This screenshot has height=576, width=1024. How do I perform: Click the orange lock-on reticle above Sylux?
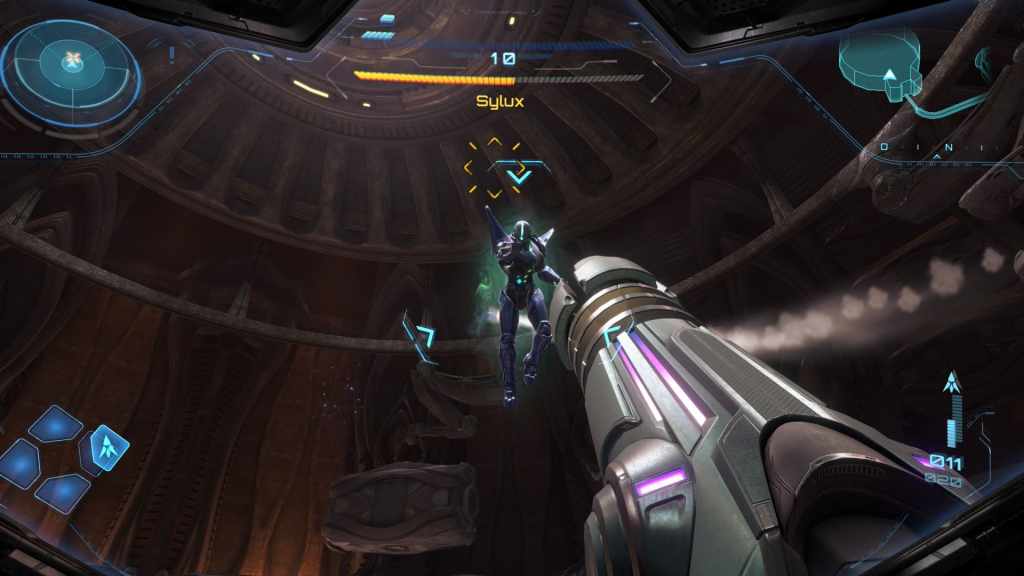[x=494, y=168]
